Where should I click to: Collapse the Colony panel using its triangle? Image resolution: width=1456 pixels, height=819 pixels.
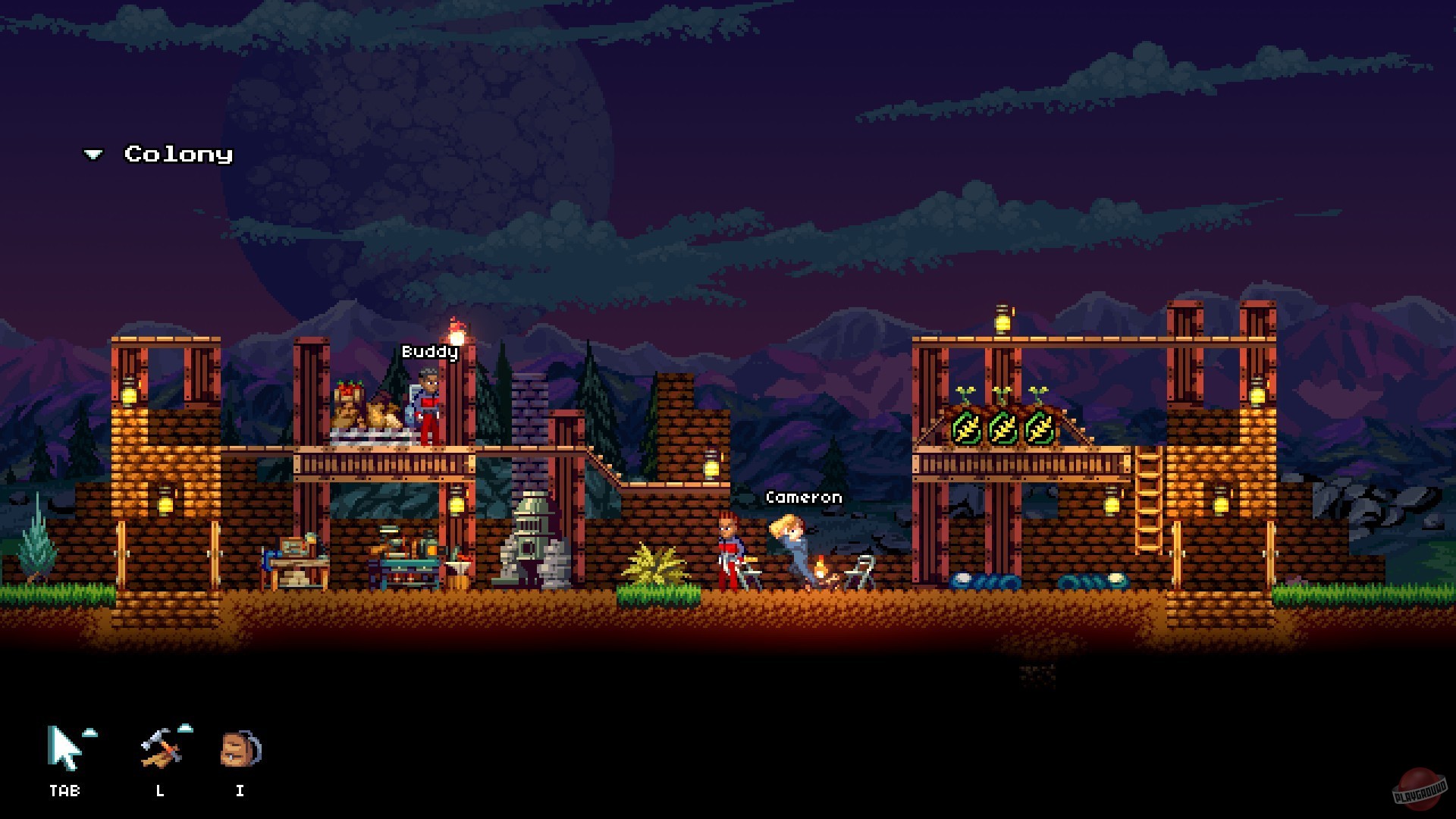coord(93,154)
